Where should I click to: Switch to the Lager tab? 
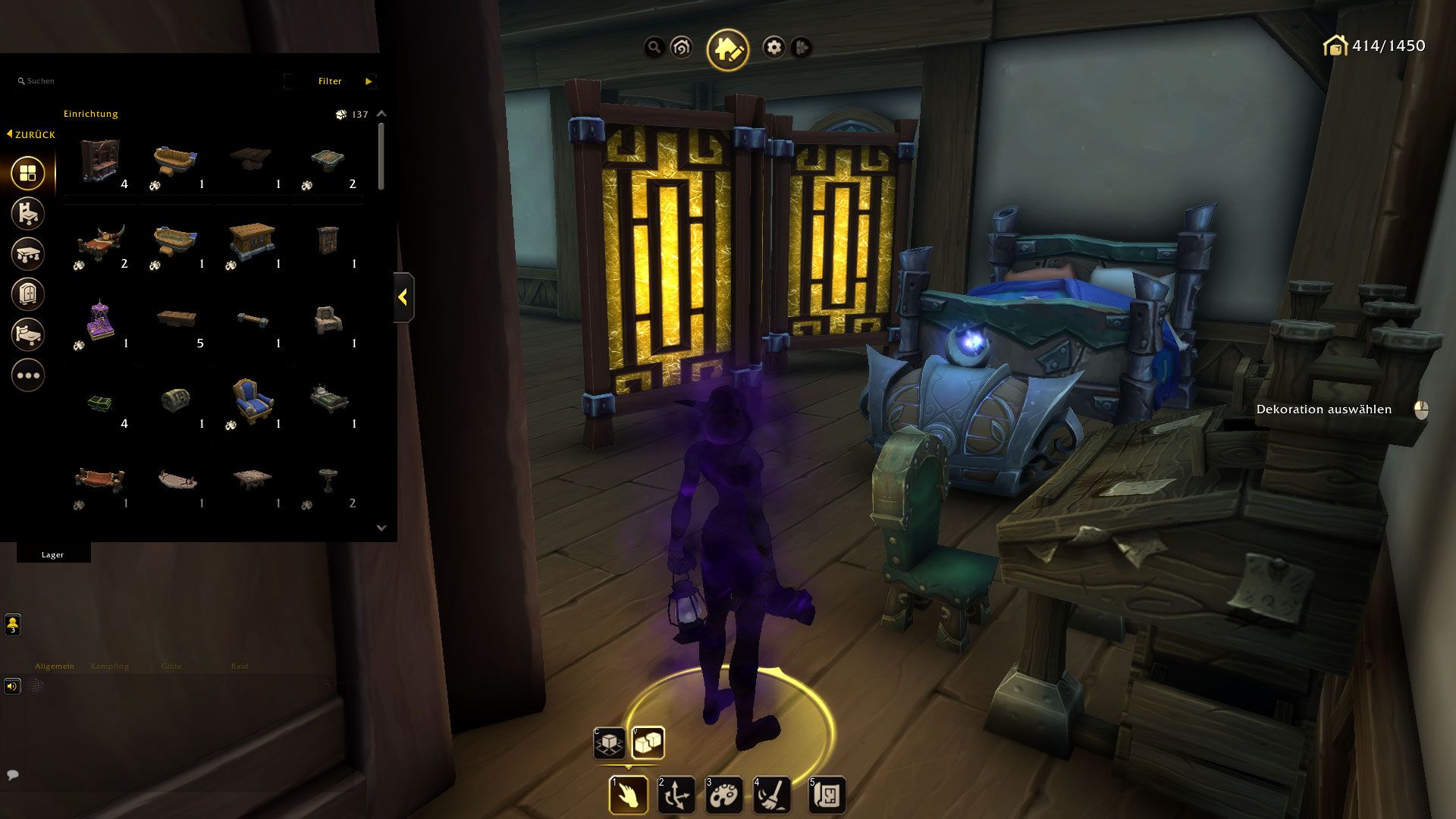click(53, 554)
